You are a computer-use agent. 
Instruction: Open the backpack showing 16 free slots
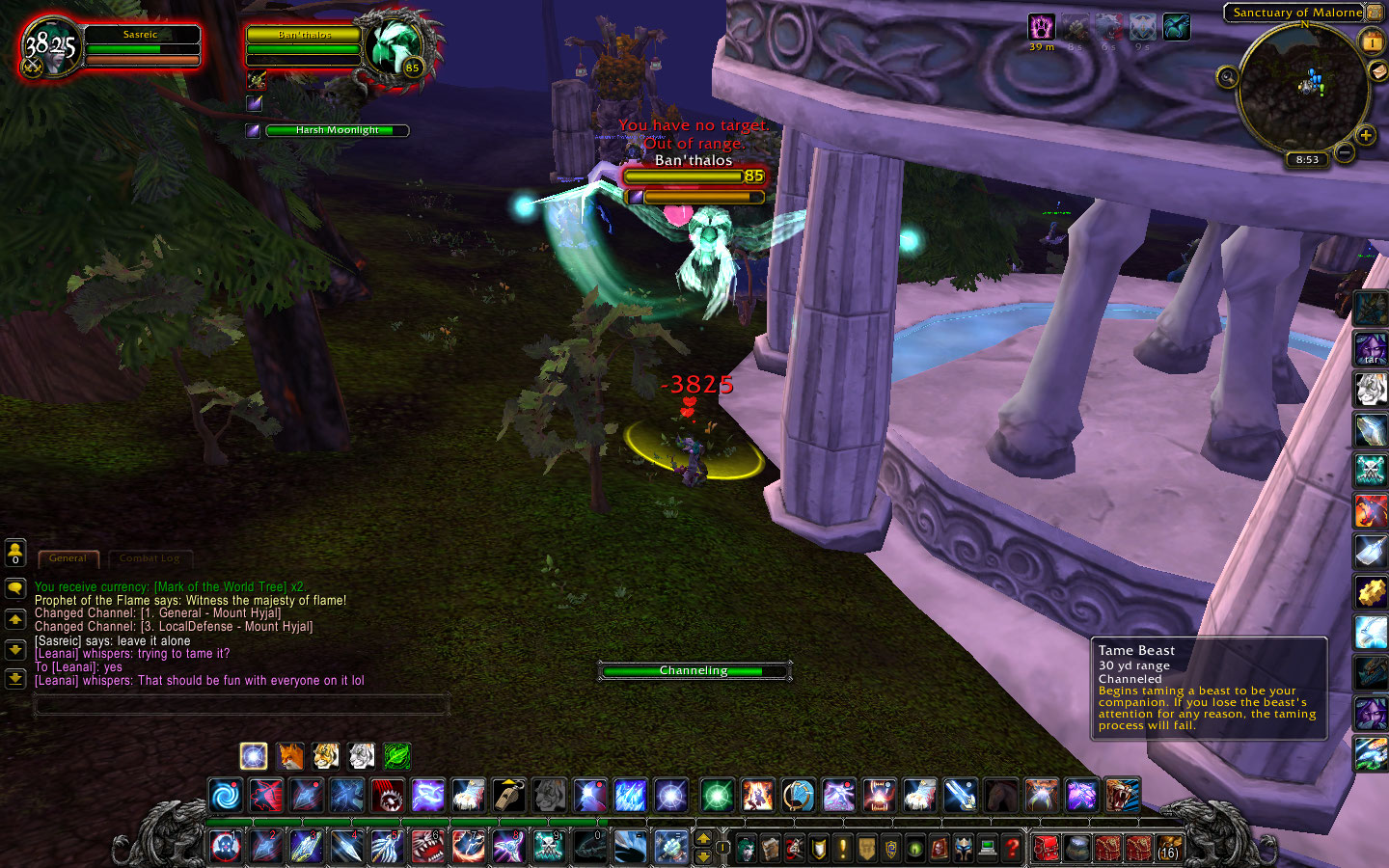pos(1169,848)
